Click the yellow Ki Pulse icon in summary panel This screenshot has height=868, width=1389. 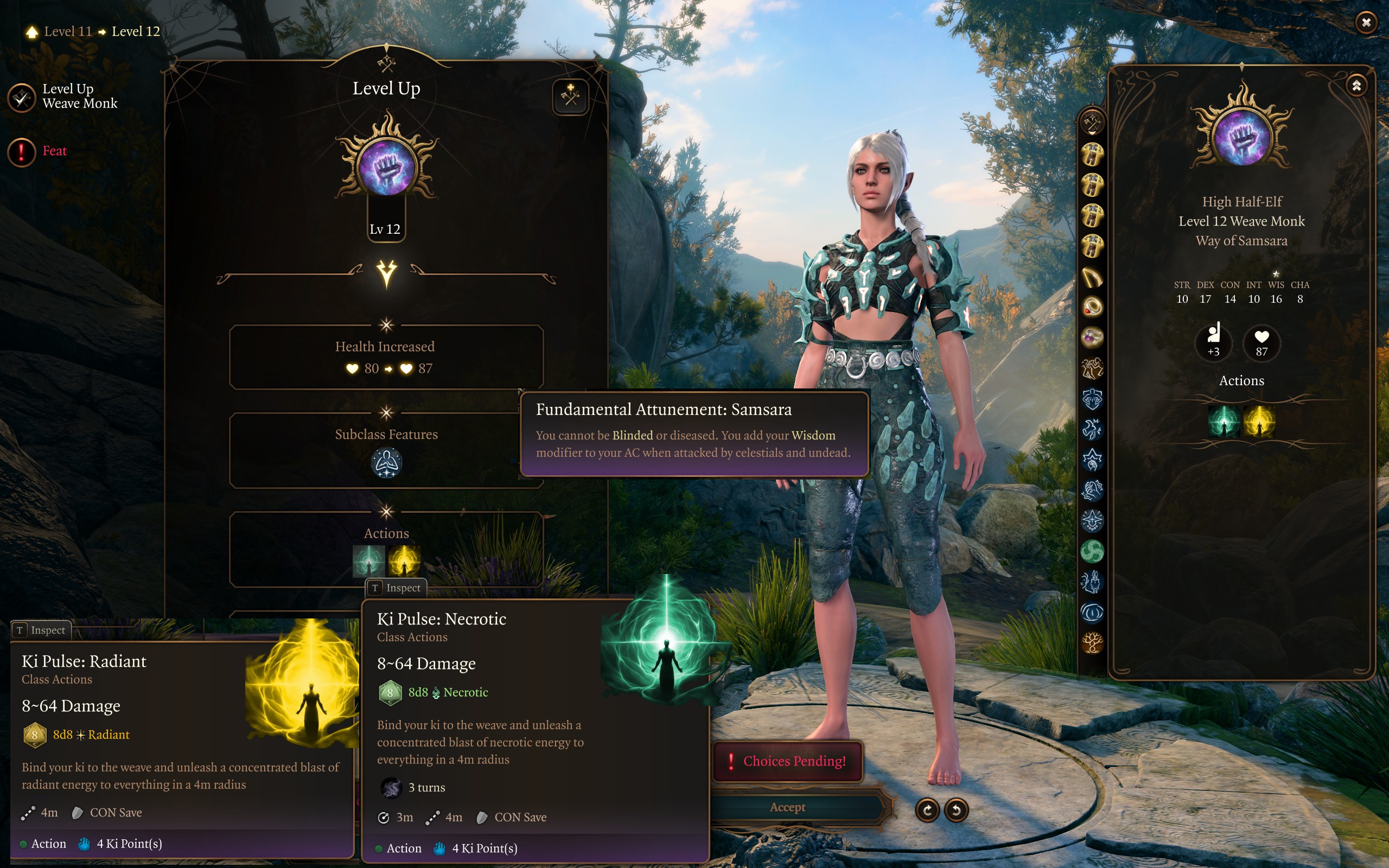[1259, 422]
